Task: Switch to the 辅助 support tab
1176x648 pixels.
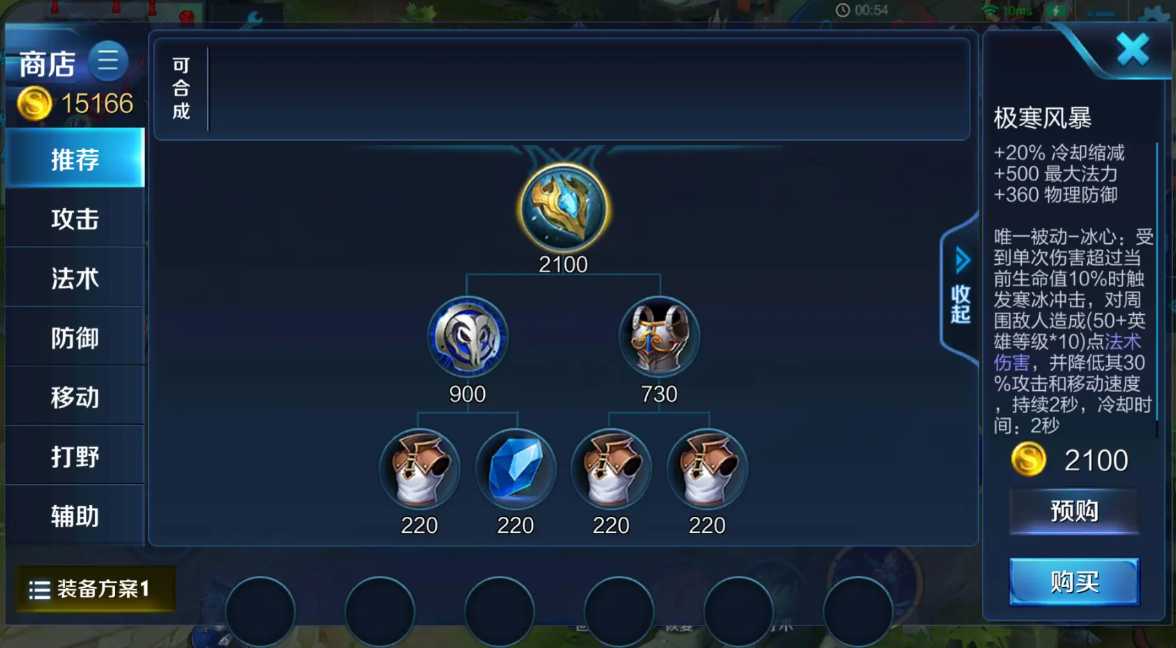Action: pyautogui.click(x=75, y=516)
